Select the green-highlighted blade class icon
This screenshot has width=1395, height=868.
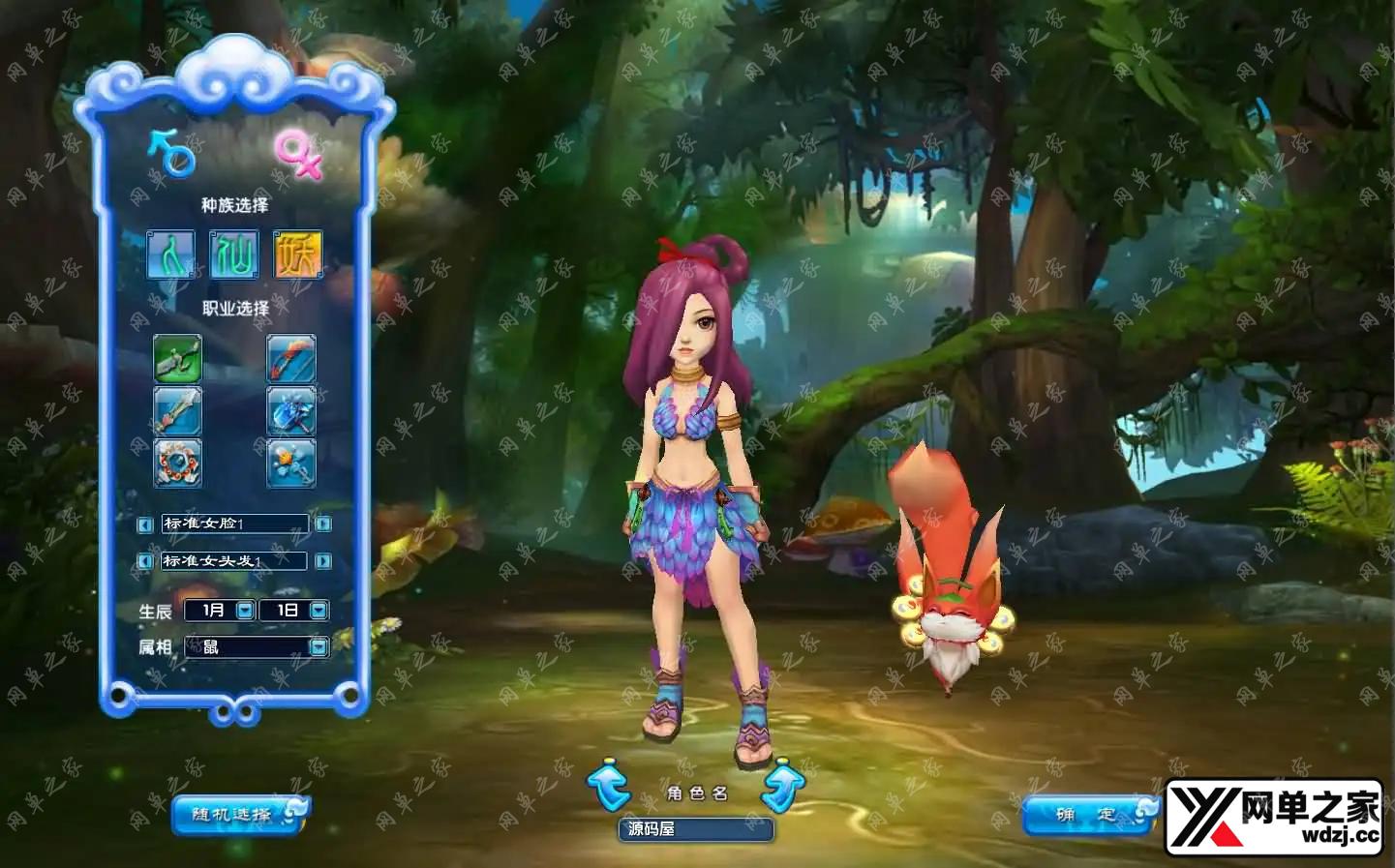tap(178, 358)
